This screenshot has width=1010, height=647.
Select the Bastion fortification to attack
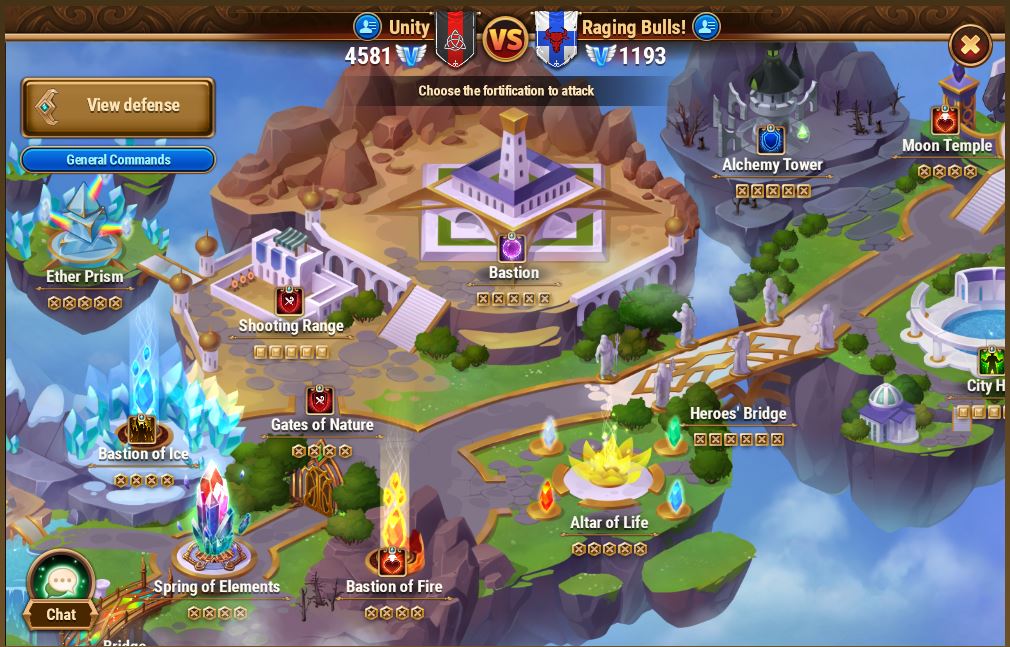[x=513, y=247]
